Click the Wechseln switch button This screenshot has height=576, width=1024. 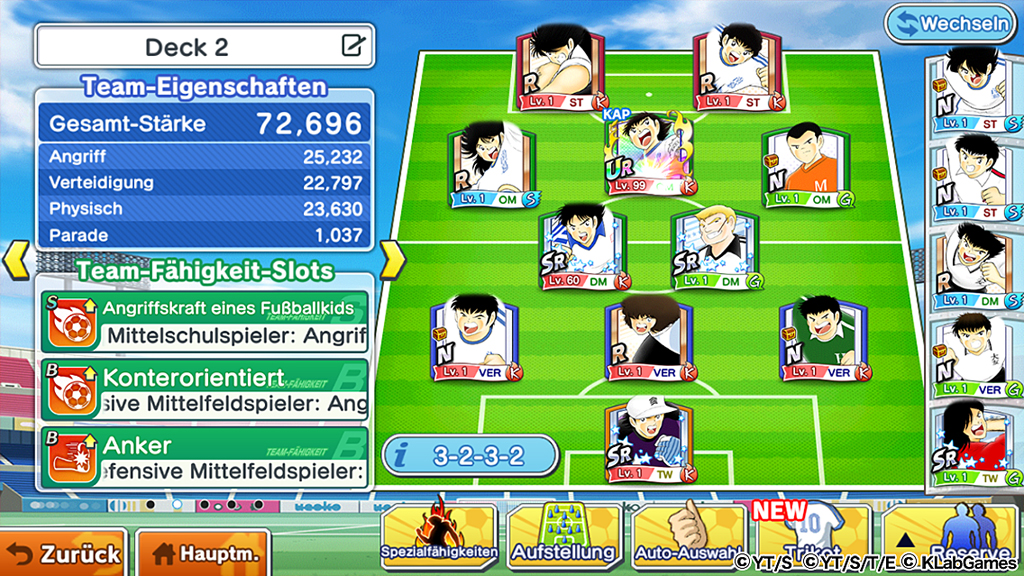[950, 22]
